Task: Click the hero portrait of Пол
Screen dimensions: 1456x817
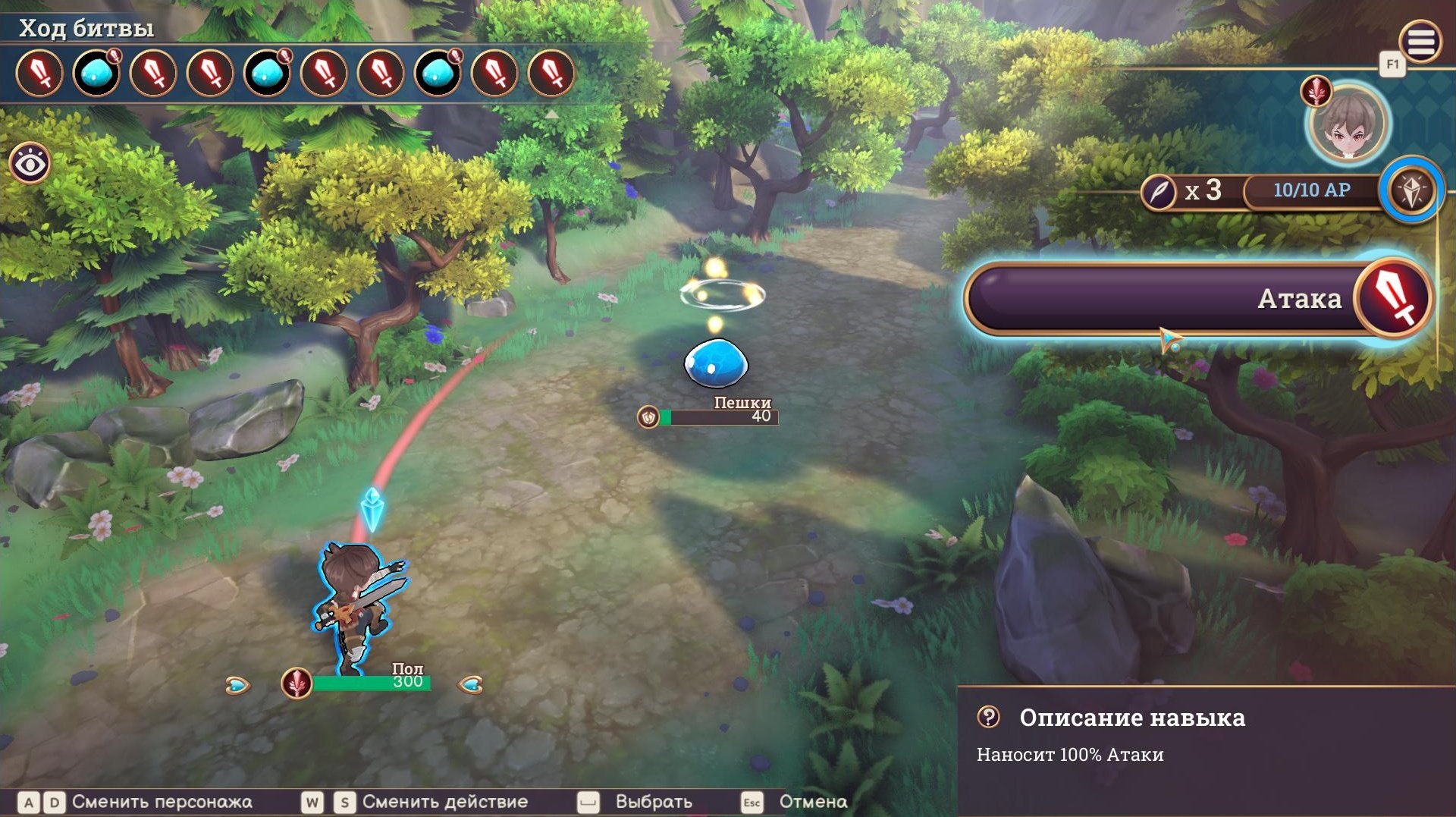Action: 1348,124
